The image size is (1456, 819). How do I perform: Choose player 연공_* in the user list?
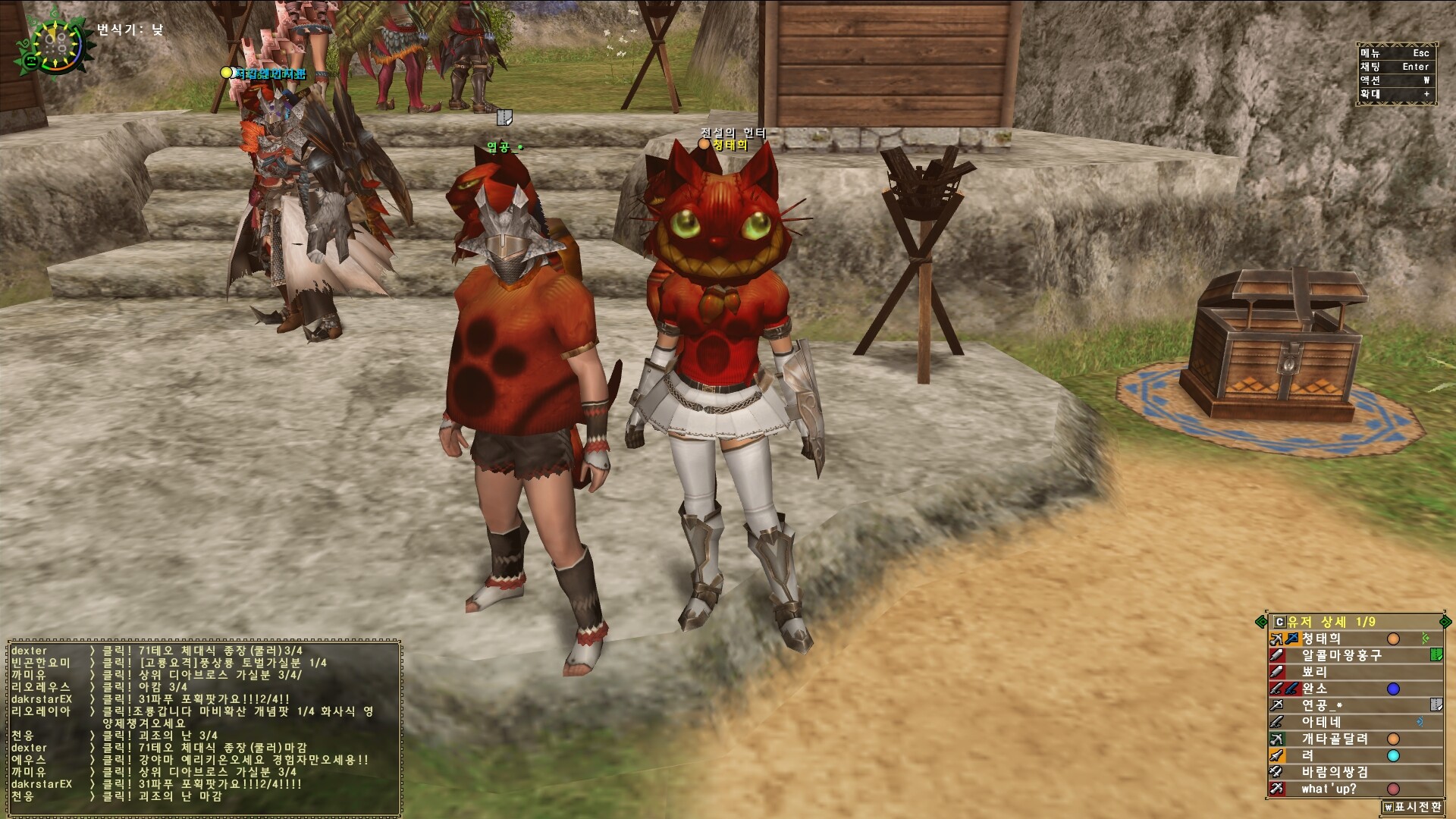click(1322, 705)
